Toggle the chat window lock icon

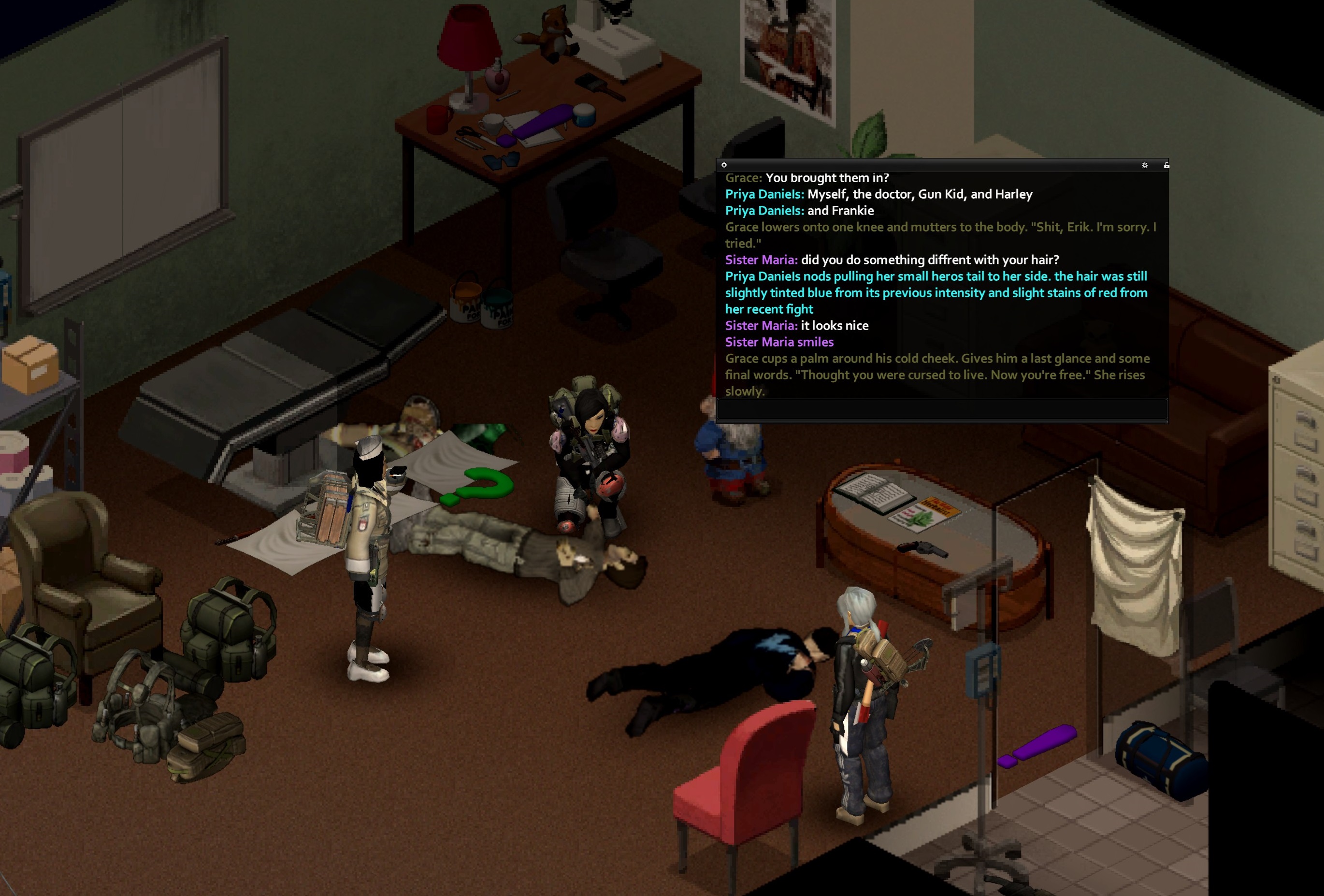click(1166, 165)
